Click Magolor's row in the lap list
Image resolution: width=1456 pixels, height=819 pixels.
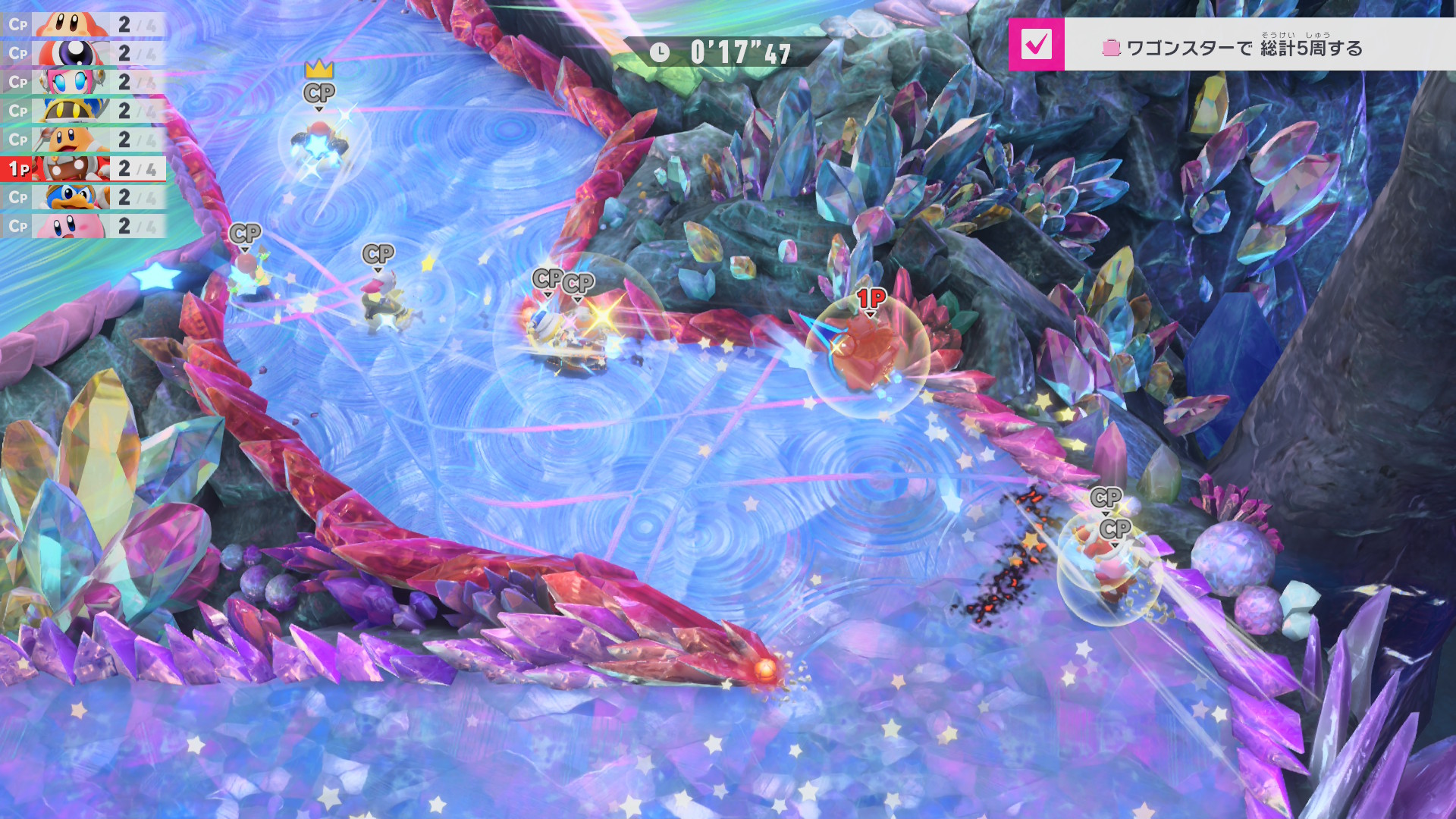coord(83,111)
